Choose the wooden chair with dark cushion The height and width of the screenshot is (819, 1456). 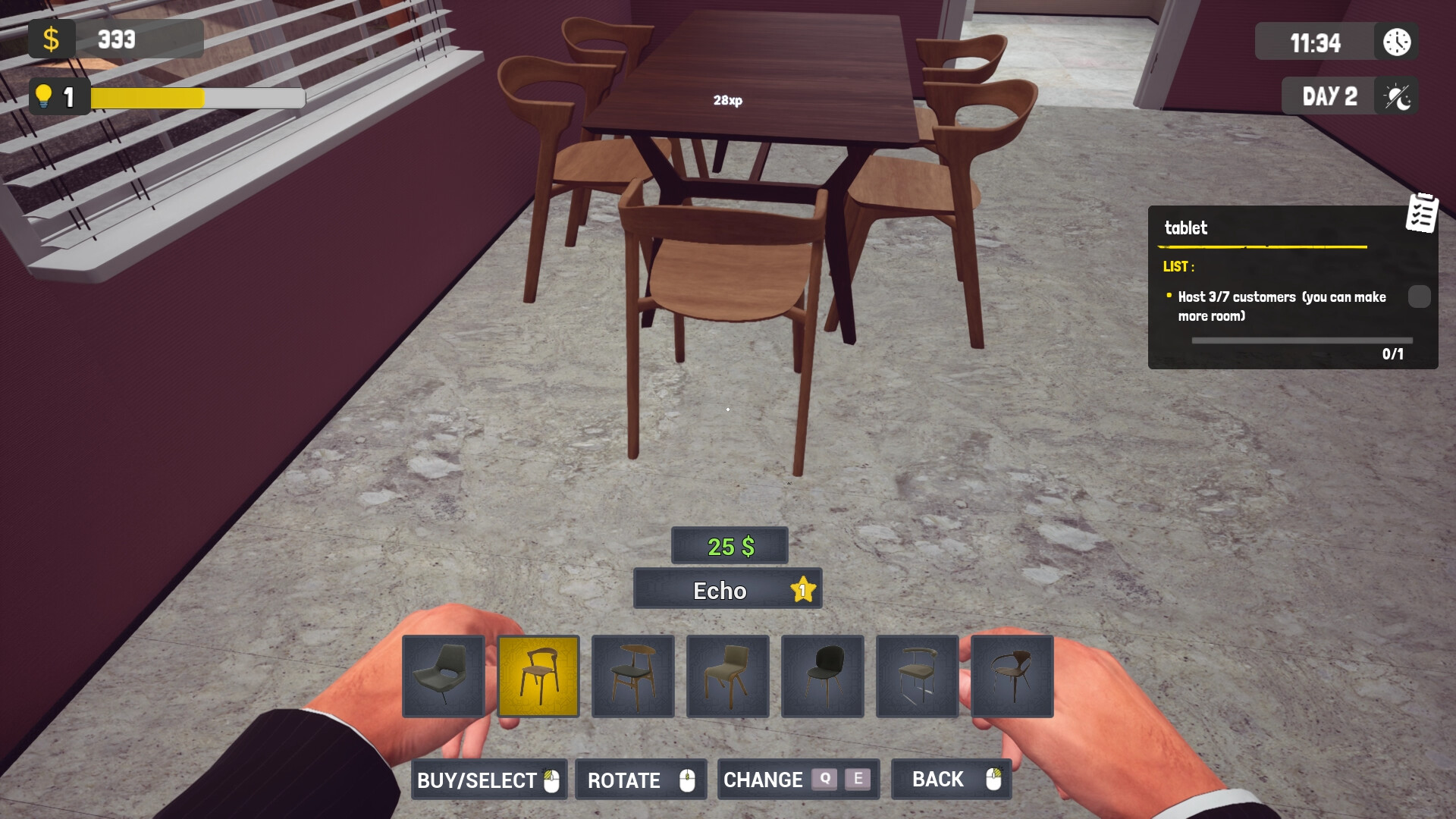click(632, 676)
